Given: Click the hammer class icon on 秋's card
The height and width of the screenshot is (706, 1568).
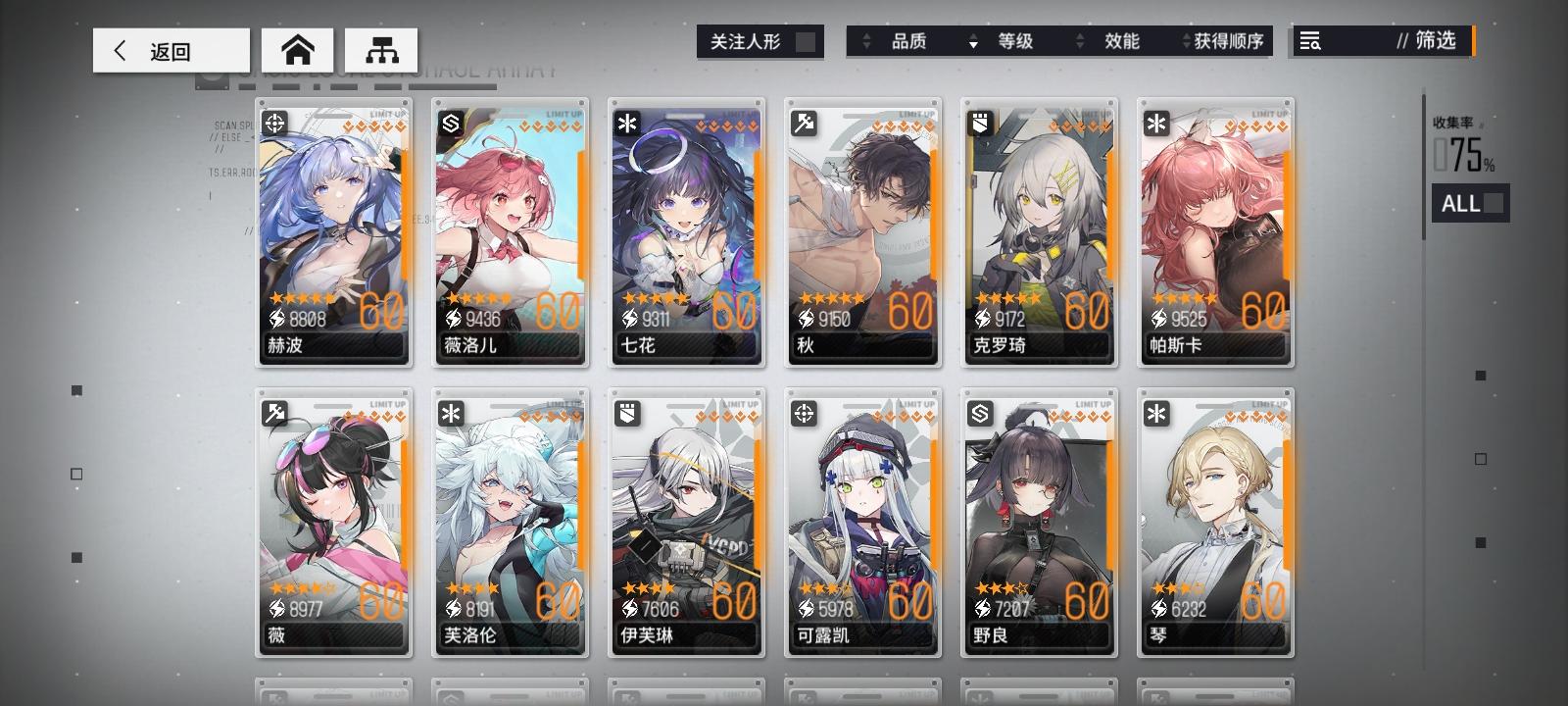Looking at the screenshot, I should 805,122.
